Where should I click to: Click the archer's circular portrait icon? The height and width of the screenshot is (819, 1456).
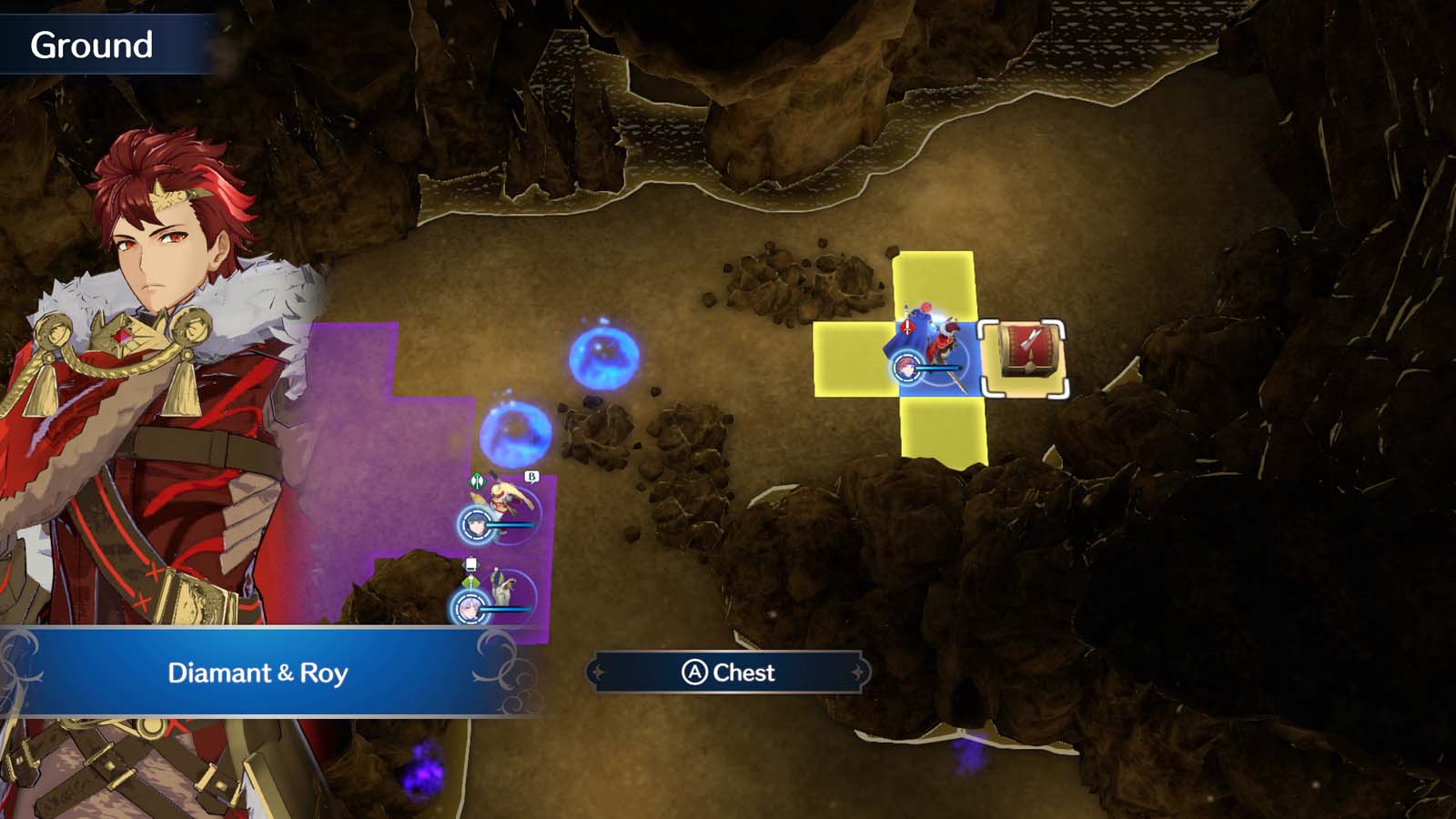476,526
